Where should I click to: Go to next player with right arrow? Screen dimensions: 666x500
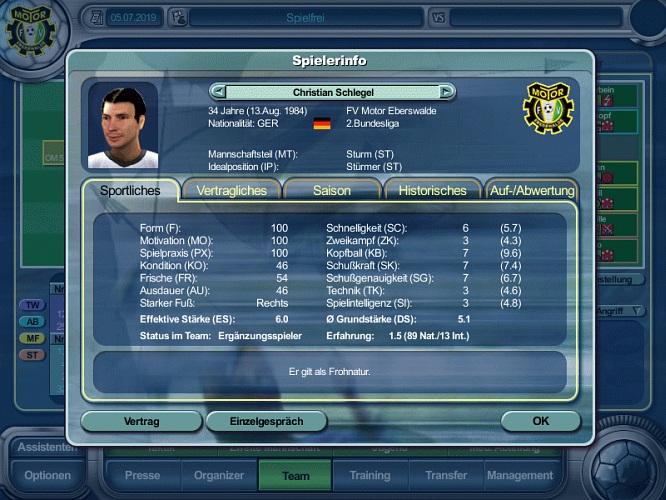(446, 92)
